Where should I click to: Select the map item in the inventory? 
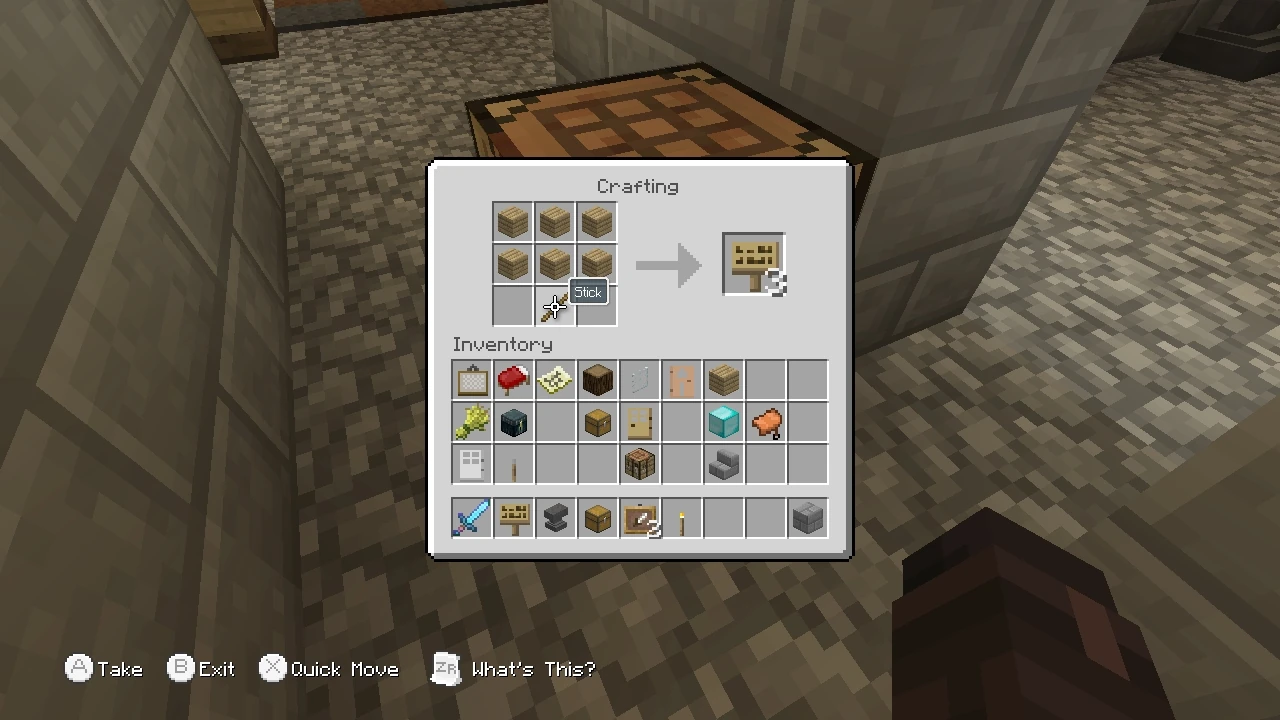(x=555, y=379)
